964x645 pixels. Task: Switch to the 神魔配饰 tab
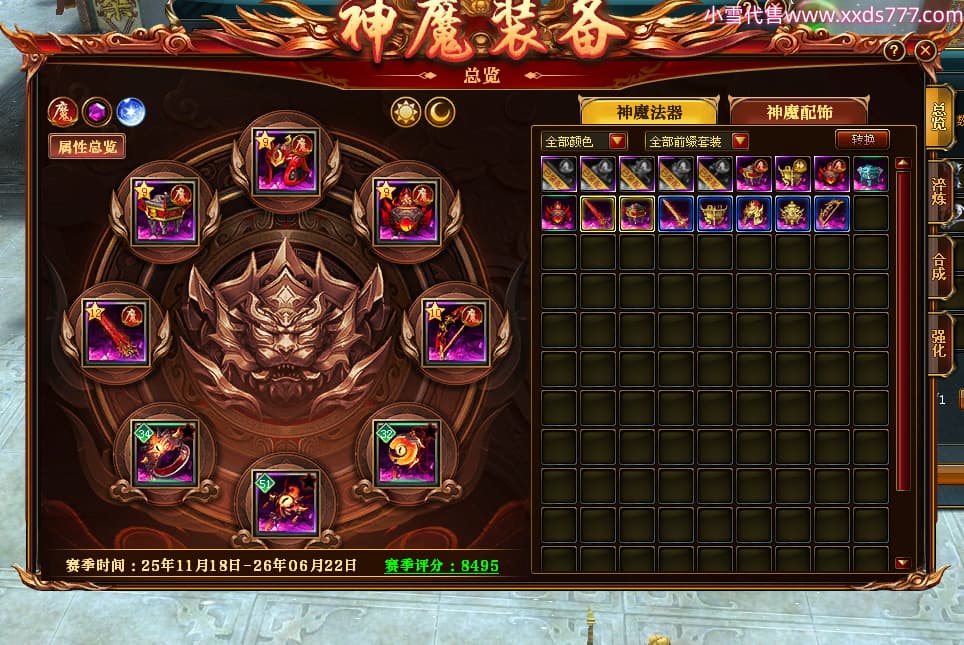coord(798,112)
